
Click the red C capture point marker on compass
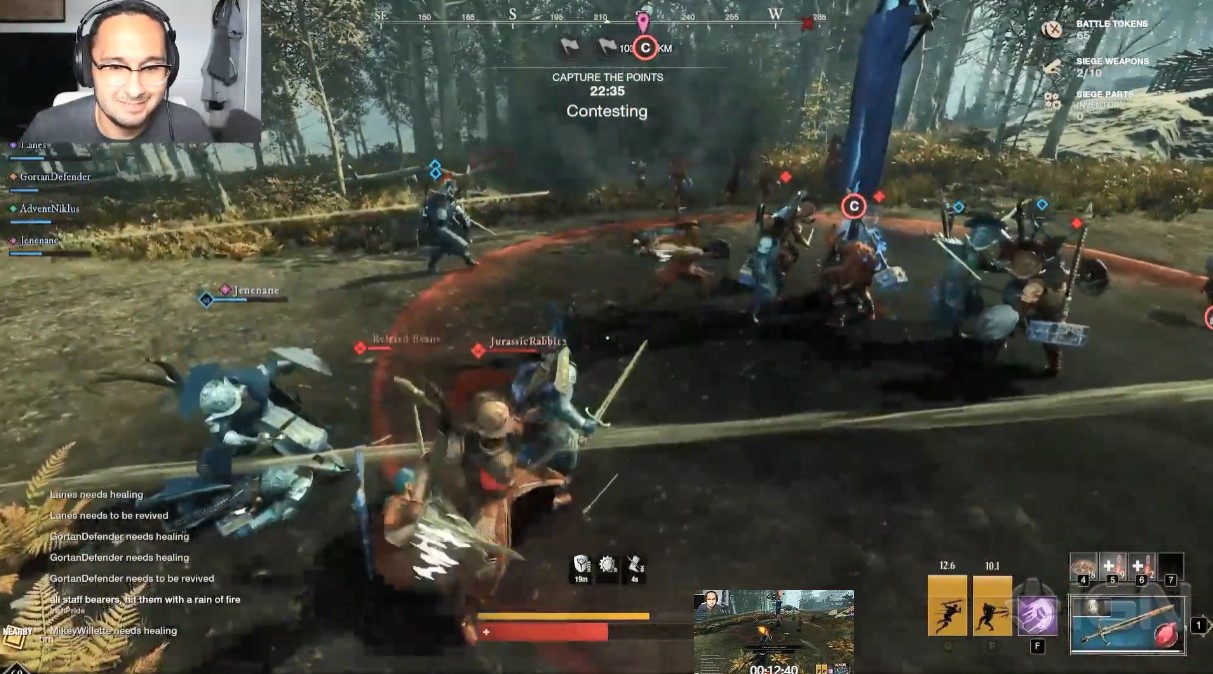pos(646,47)
